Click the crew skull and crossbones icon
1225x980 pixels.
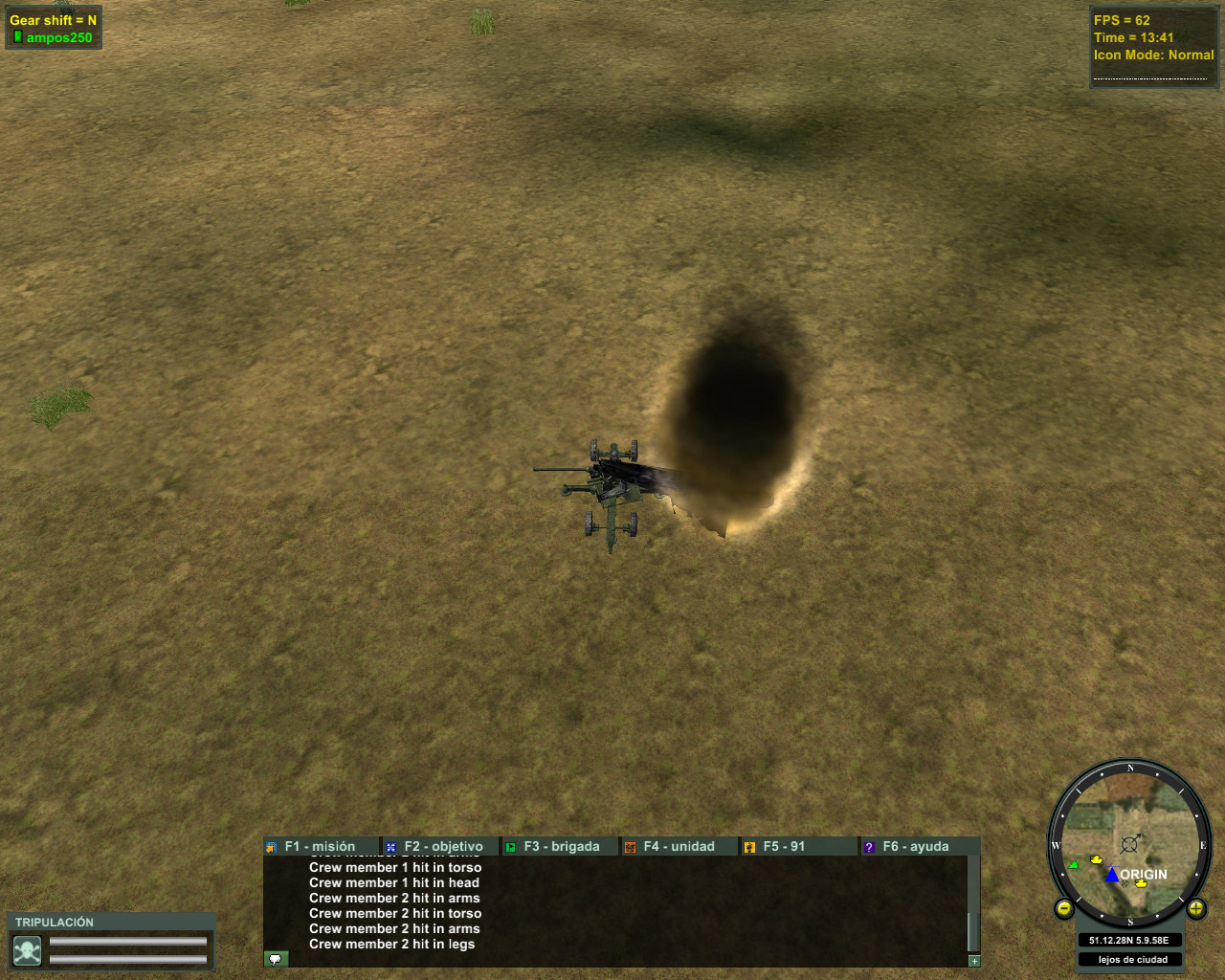point(27,950)
